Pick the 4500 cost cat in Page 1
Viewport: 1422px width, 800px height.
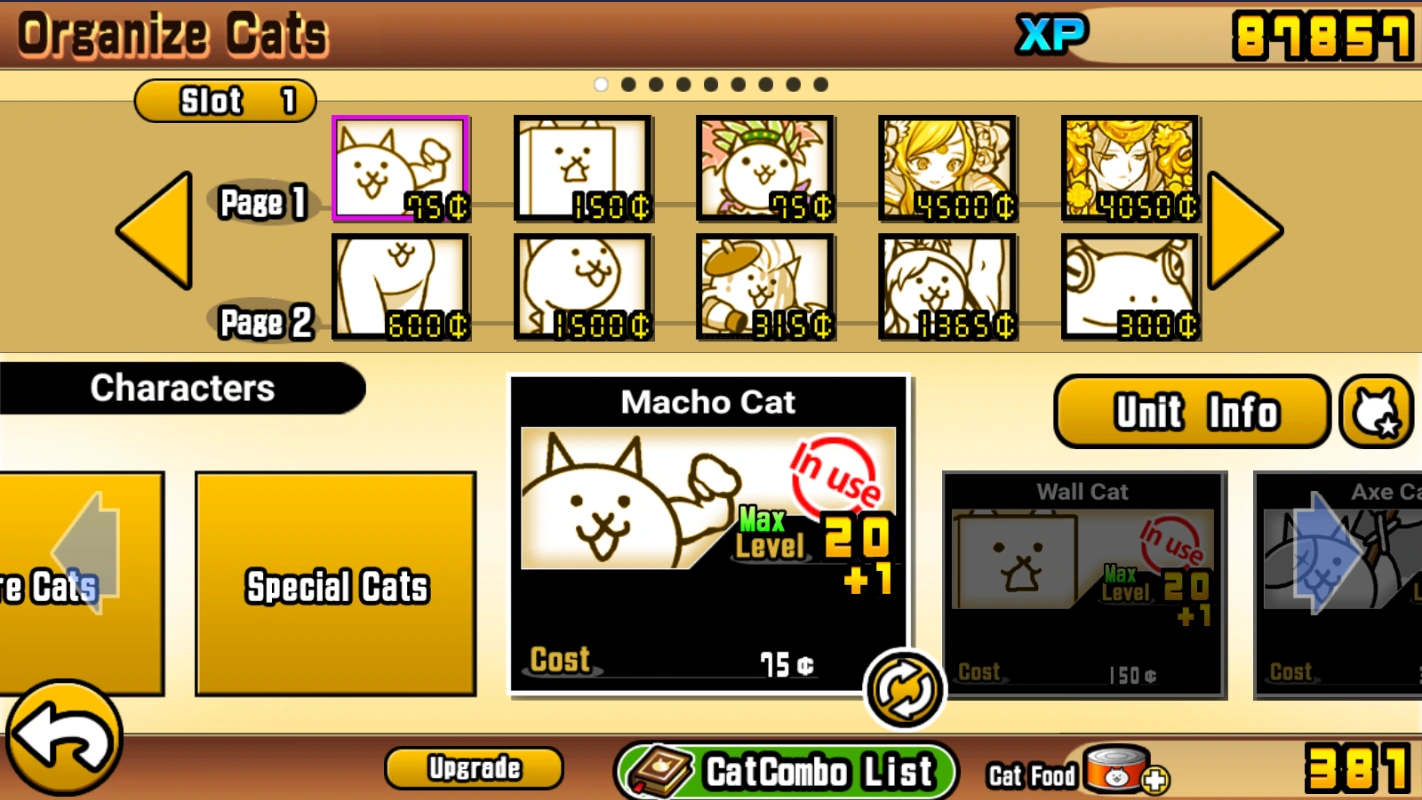point(947,168)
